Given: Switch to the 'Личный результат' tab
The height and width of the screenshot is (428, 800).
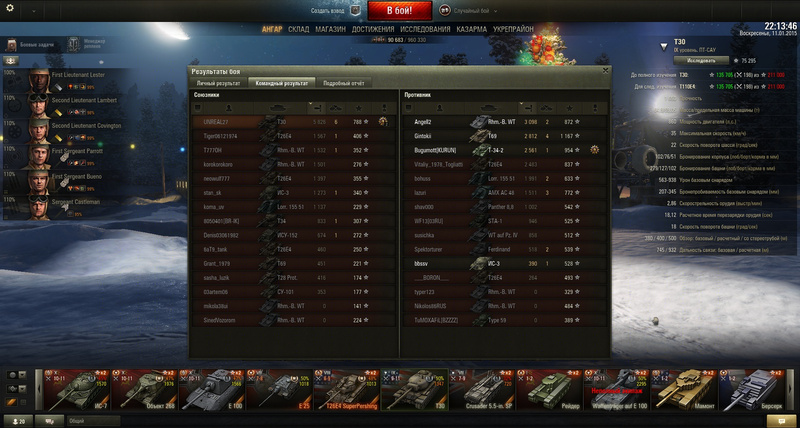Looking at the screenshot, I should 220,82.
